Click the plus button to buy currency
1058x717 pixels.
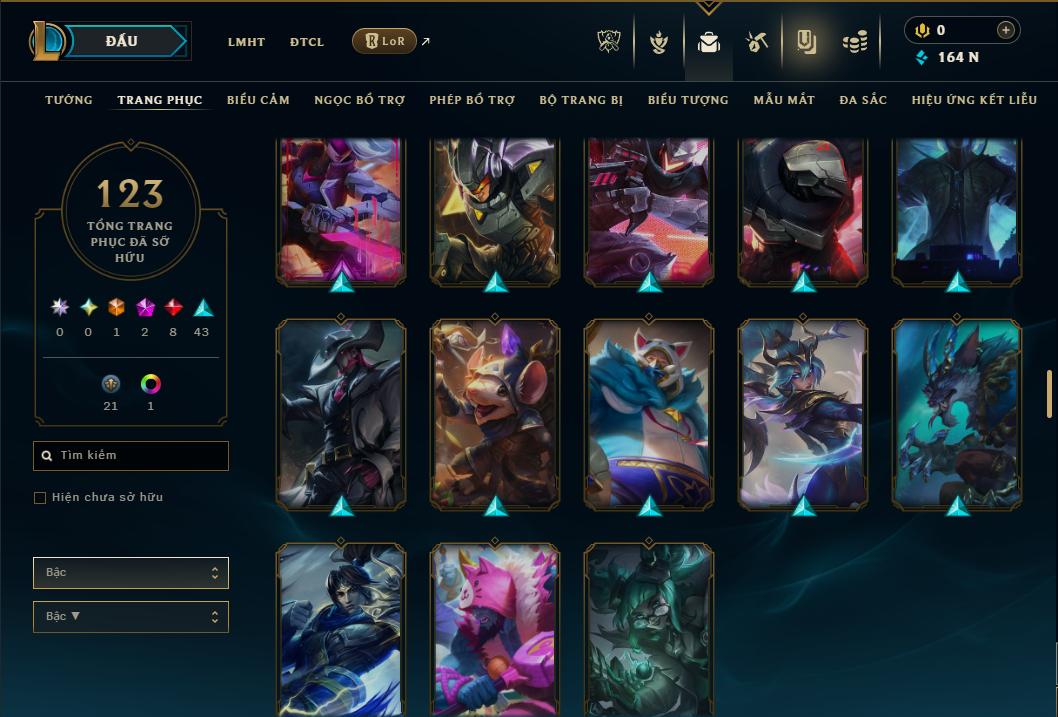point(1006,30)
